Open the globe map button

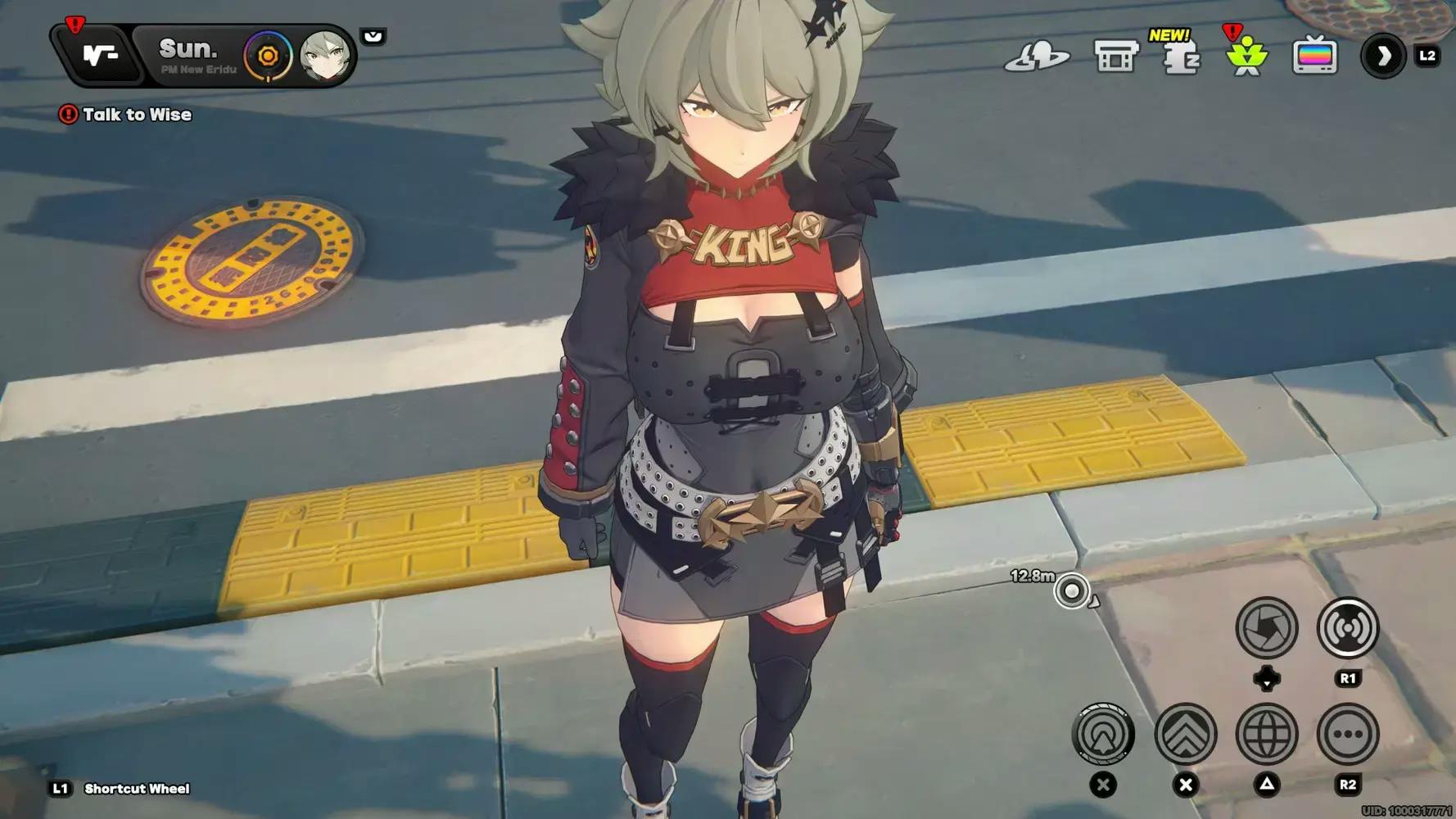coord(1266,734)
